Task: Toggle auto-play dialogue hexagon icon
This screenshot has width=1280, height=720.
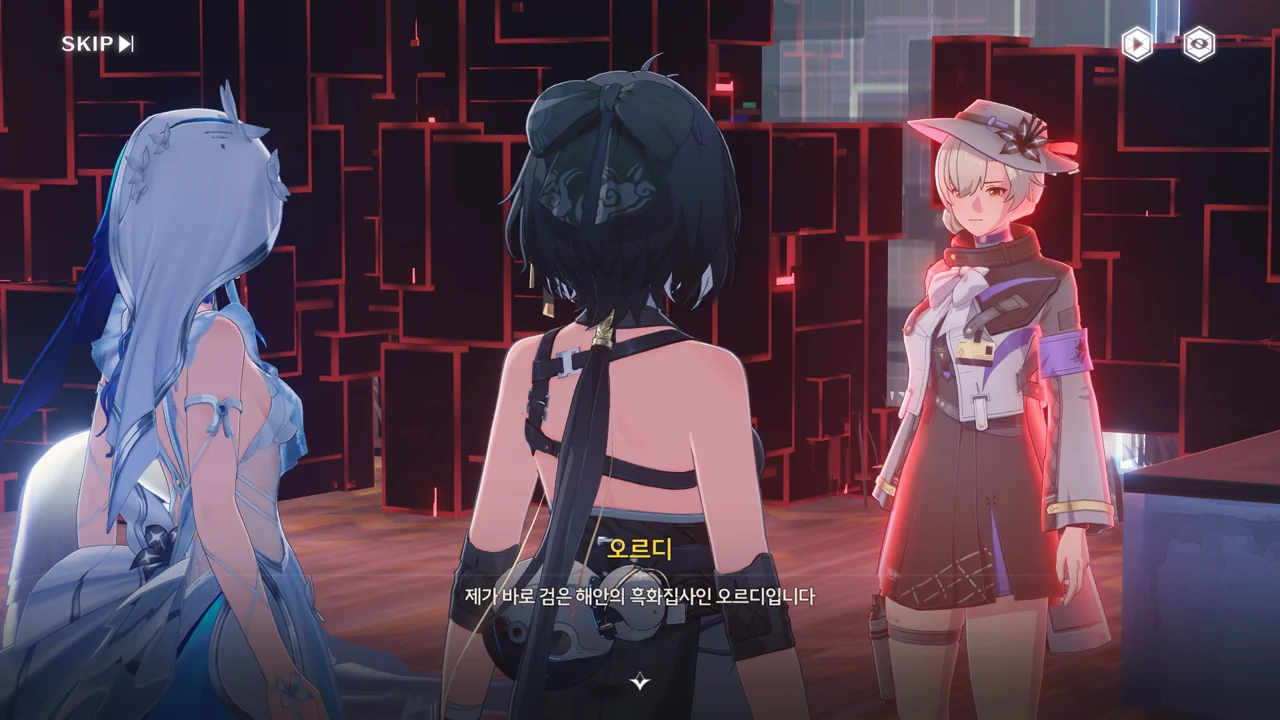Action: [1136, 44]
